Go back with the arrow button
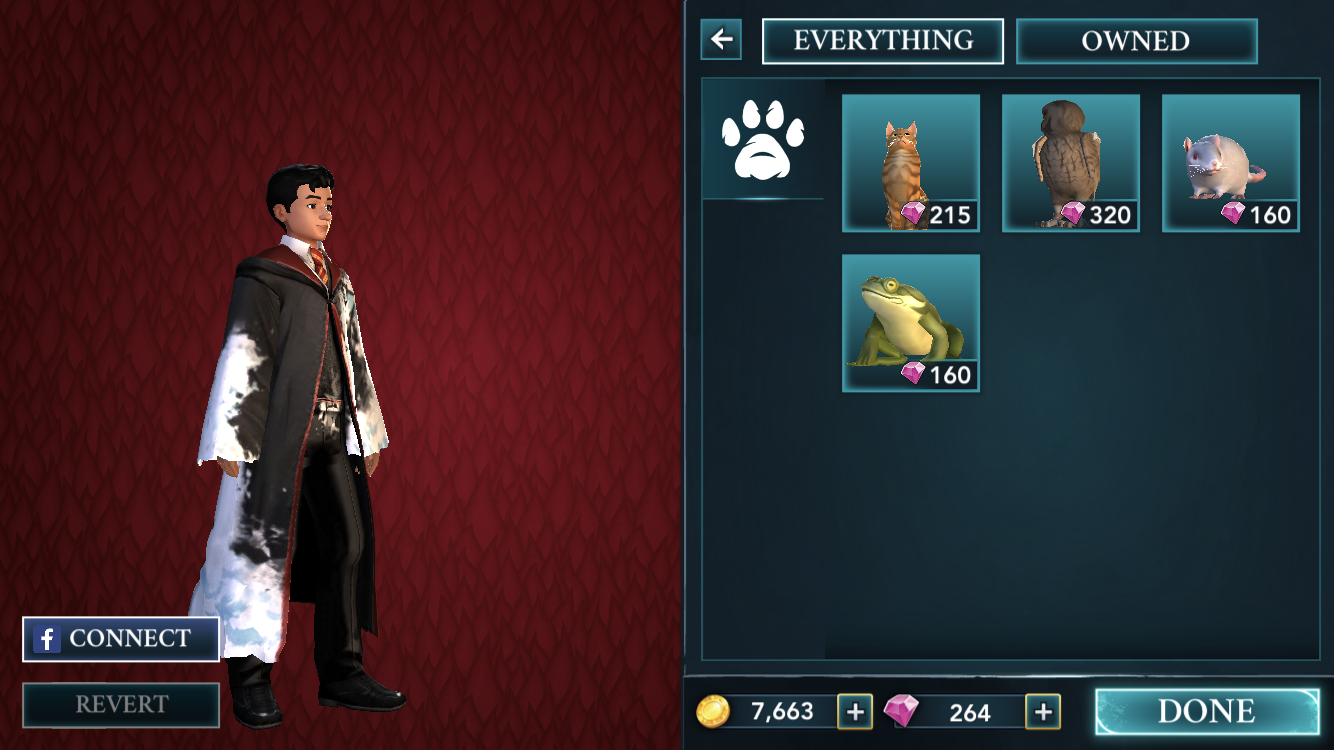The image size is (1334, 750). (x=721, y=40)
